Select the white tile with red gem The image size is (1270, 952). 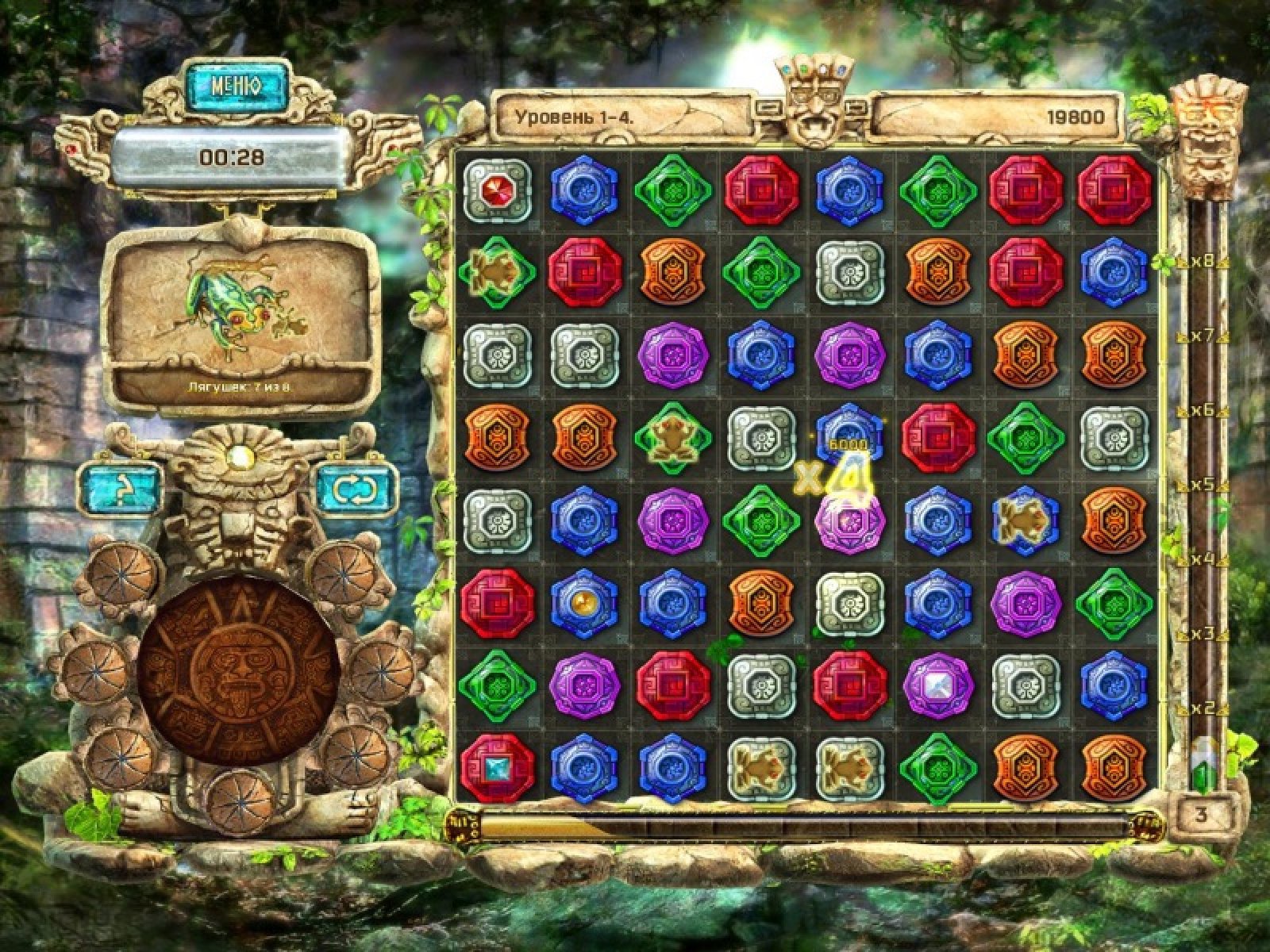click(x=497, y=191)
